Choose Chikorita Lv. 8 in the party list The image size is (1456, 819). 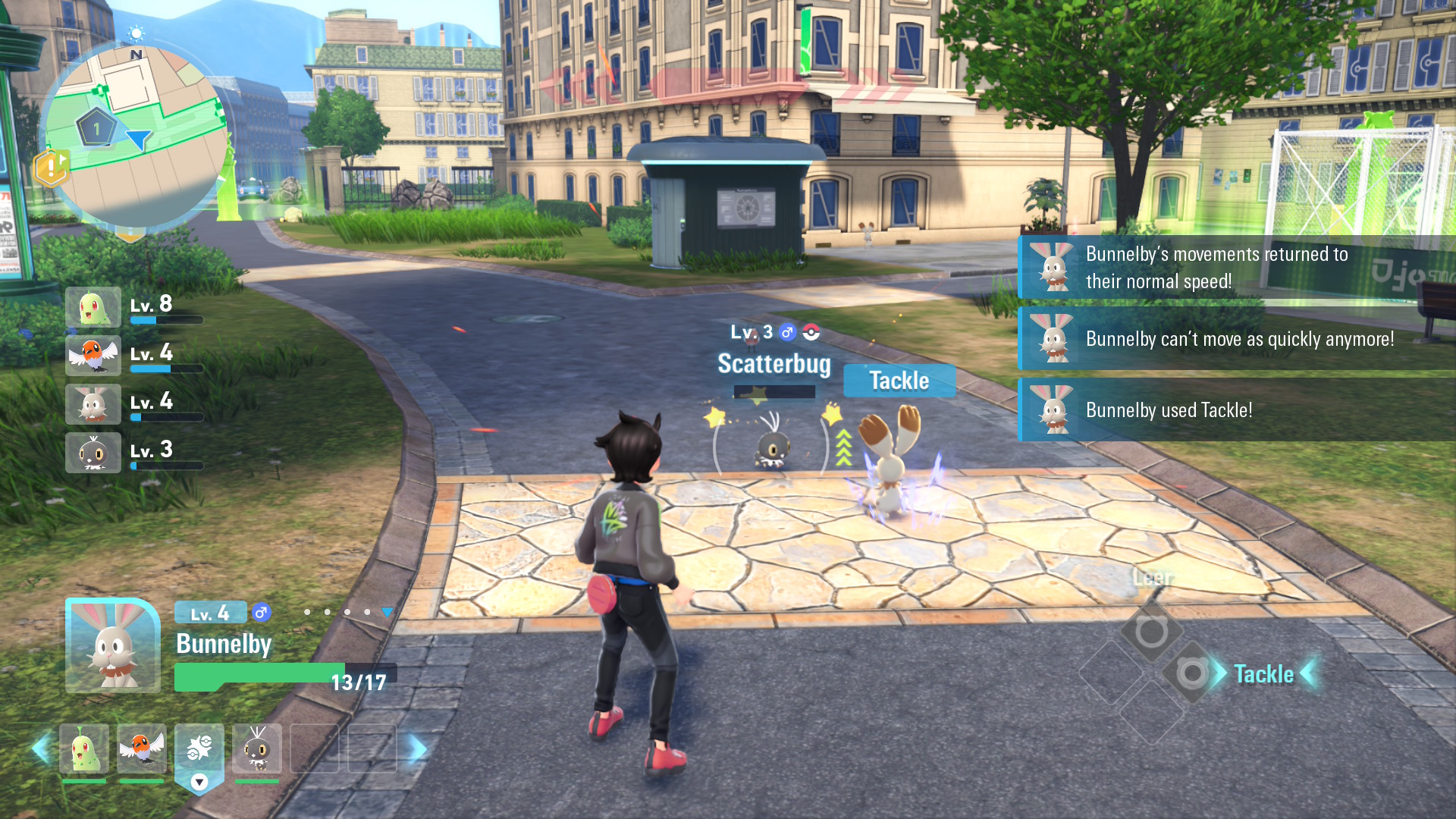(94, 307)
